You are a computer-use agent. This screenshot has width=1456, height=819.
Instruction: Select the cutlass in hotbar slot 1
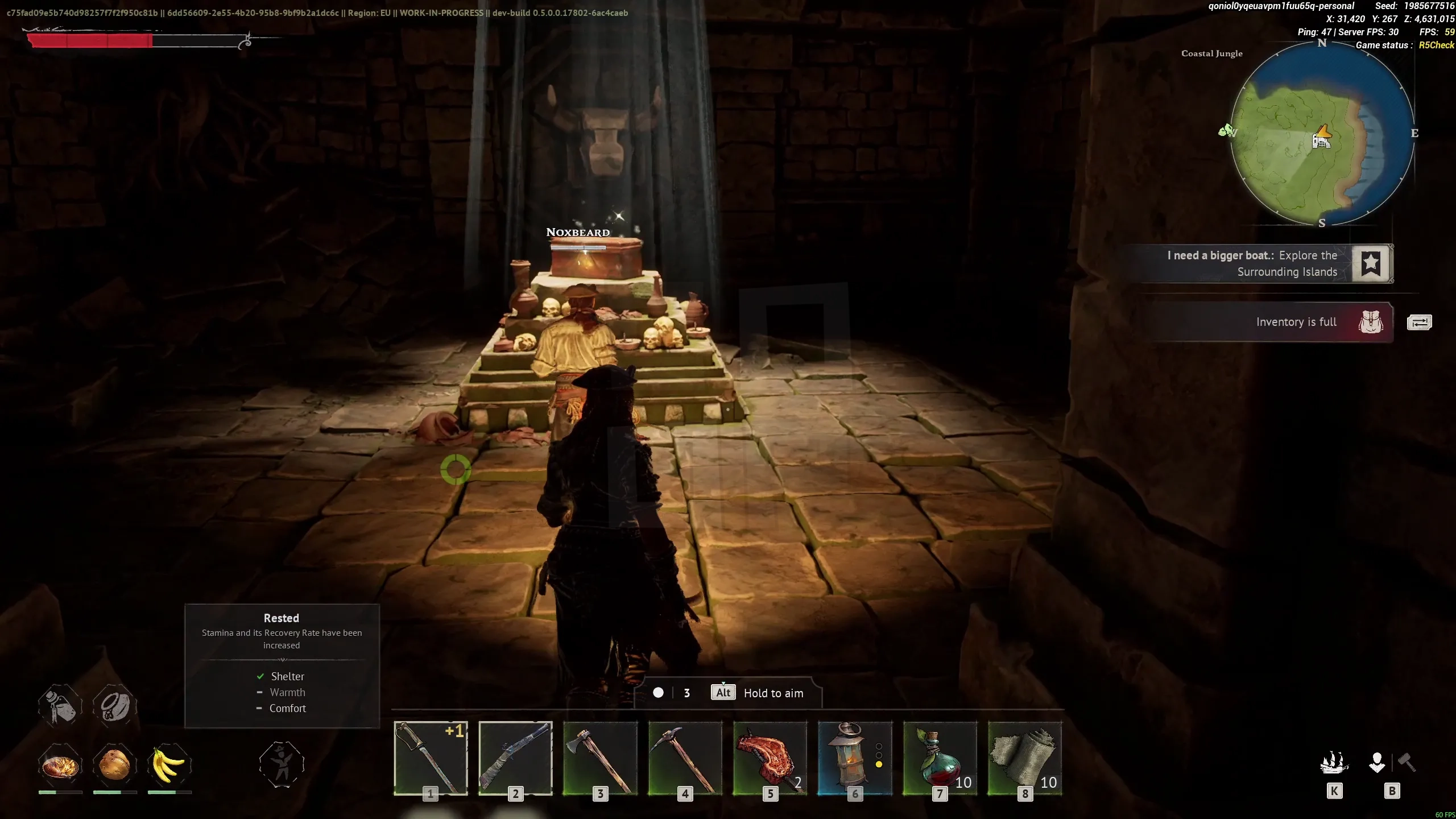(429, 759)
